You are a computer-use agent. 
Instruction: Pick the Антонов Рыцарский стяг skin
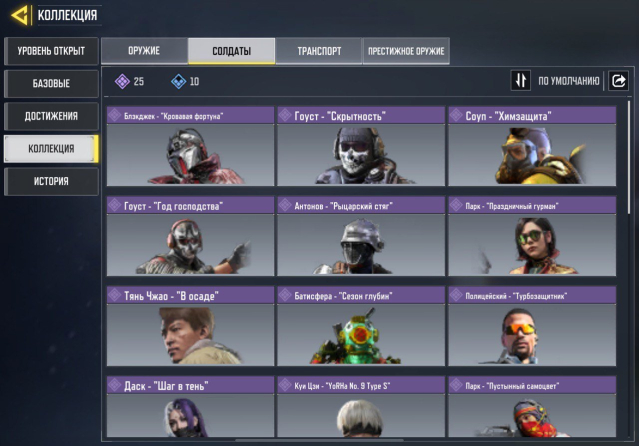click(x=360, y=236)
